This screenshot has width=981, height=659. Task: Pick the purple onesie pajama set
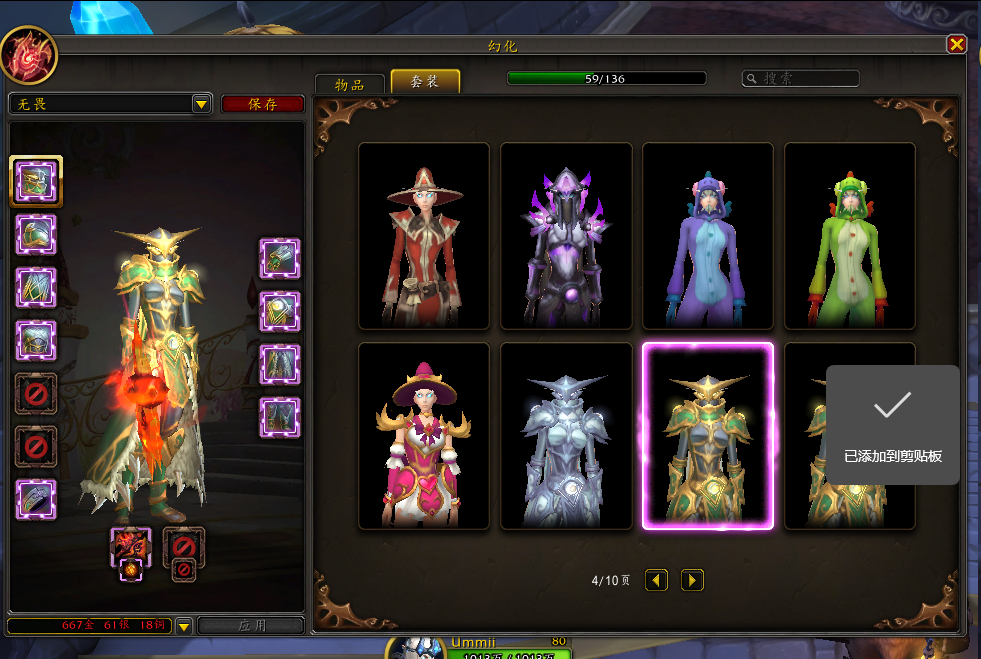[708, 236]
